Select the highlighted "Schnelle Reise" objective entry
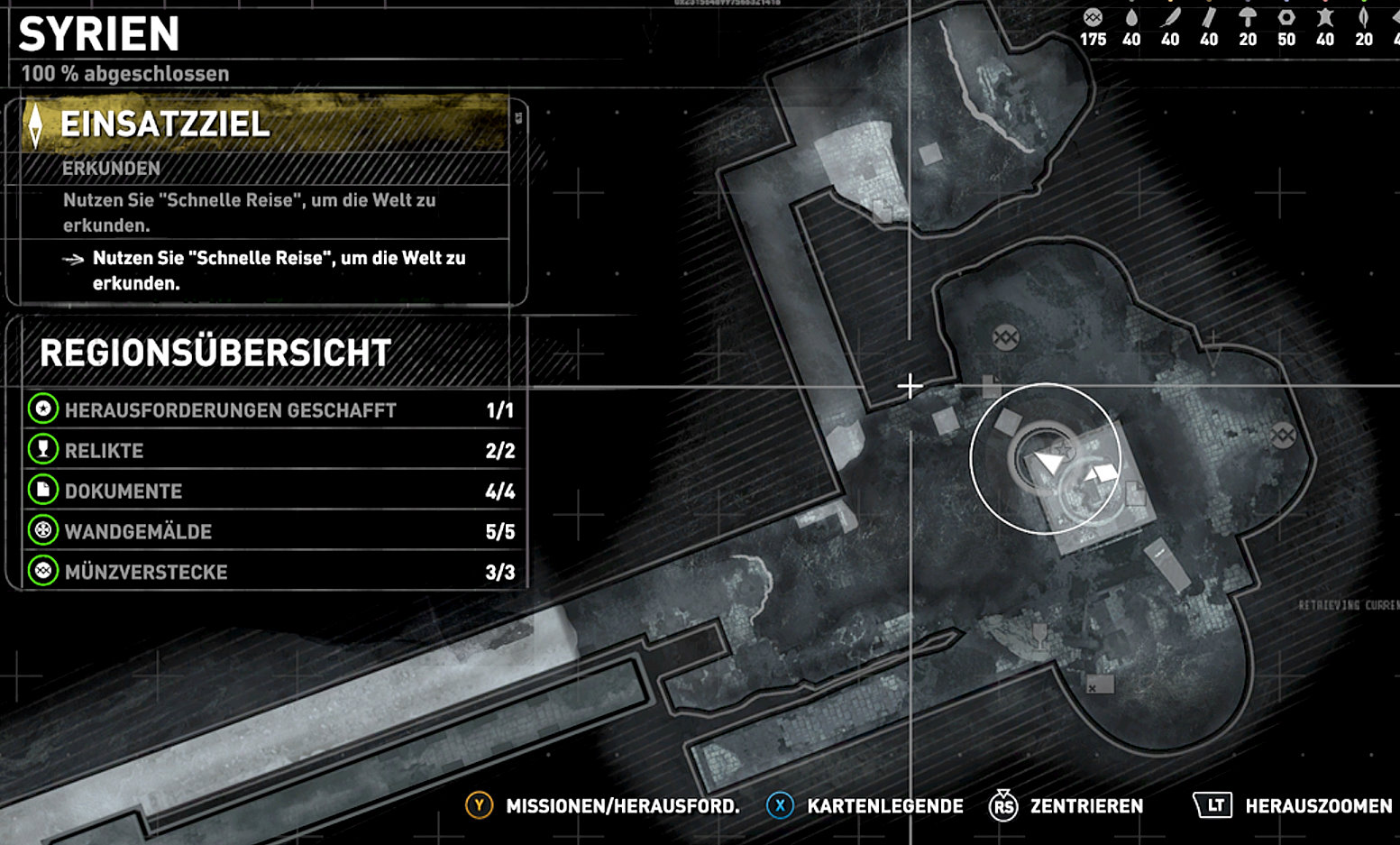Image resolution: width=1400 pixels, height=845 pixels. click(279, 271)
